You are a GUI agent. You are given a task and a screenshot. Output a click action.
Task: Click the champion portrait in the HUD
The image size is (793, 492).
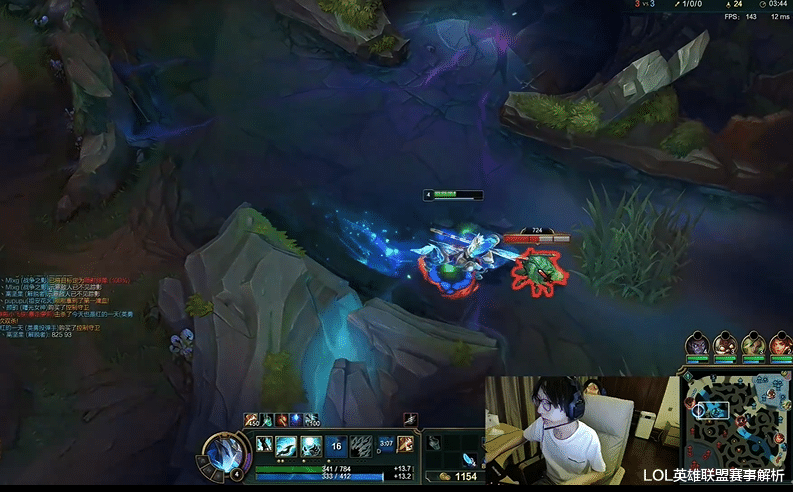[x=221, y=451]
